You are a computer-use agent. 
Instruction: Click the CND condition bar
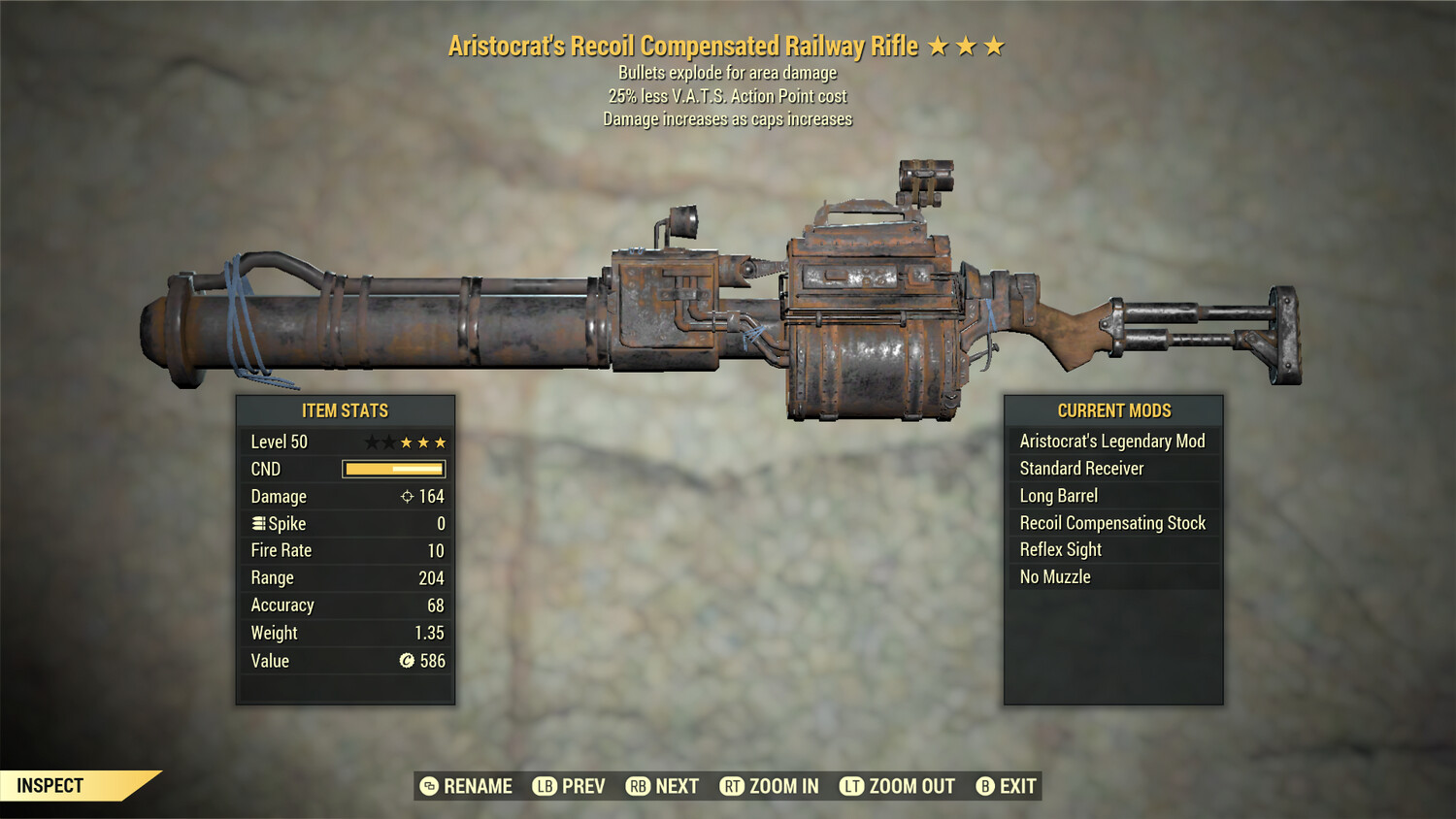pyautogui.click(x=392, y=469)
